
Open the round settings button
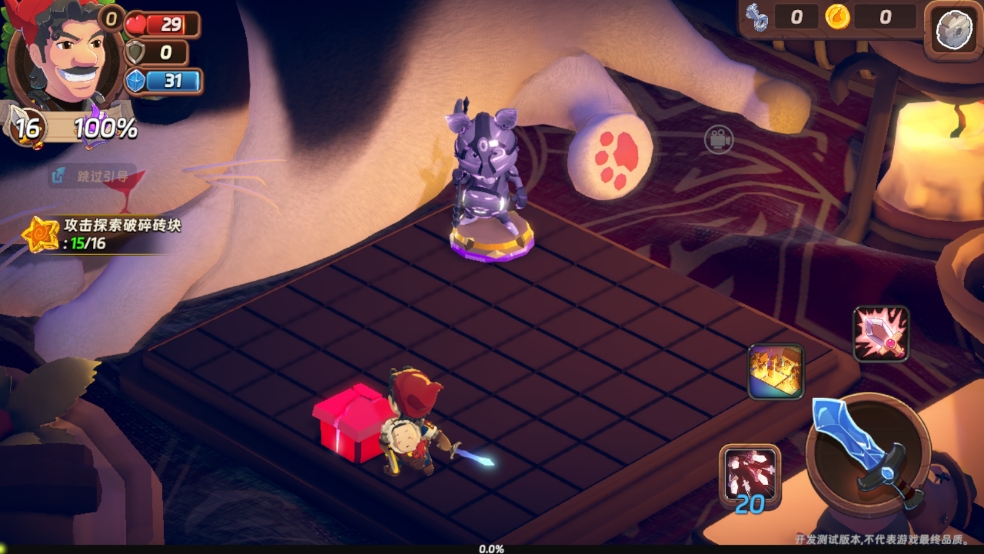pyautogui.click(x=953, y=30)
